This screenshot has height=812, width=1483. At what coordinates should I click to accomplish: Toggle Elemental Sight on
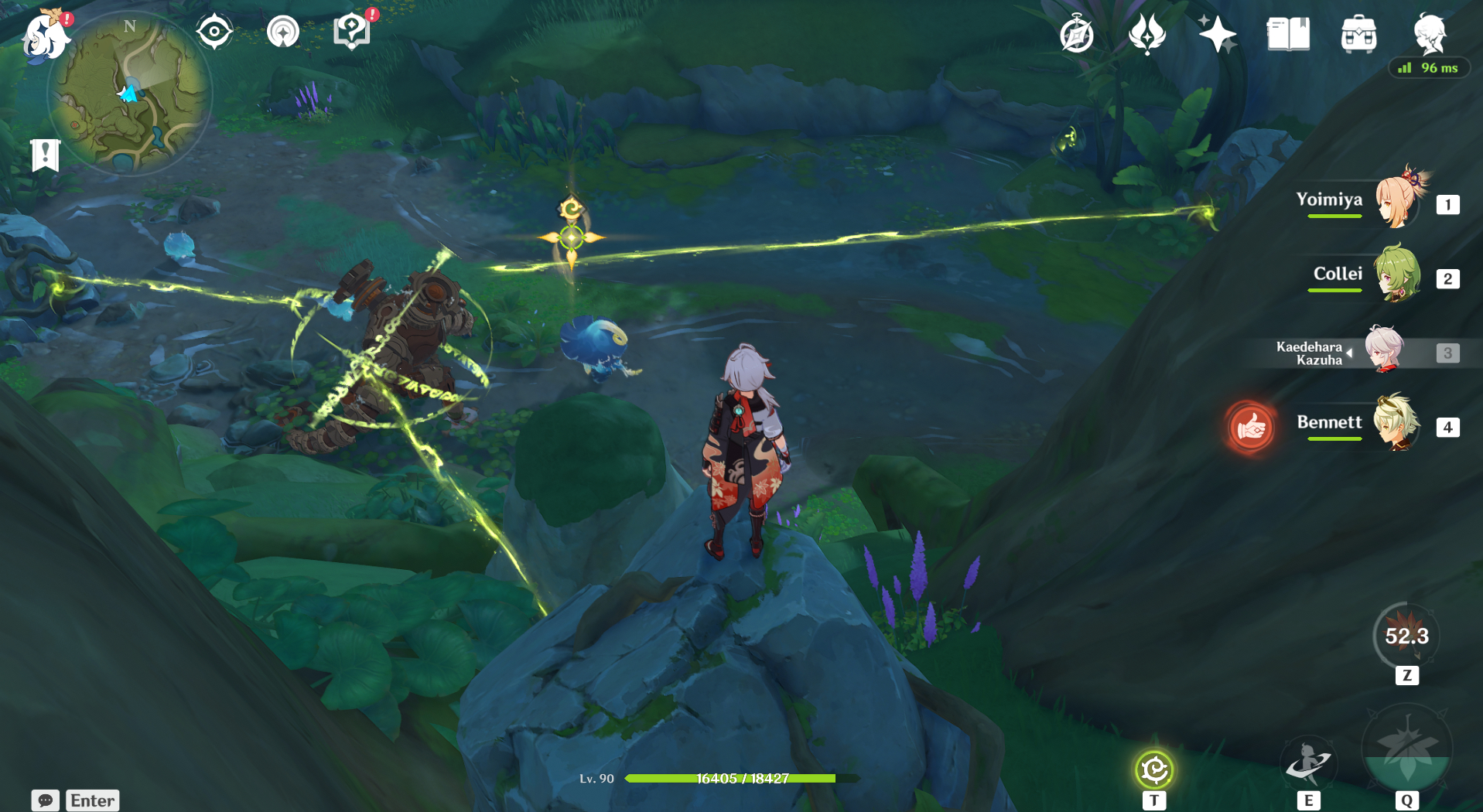(214, 31)
